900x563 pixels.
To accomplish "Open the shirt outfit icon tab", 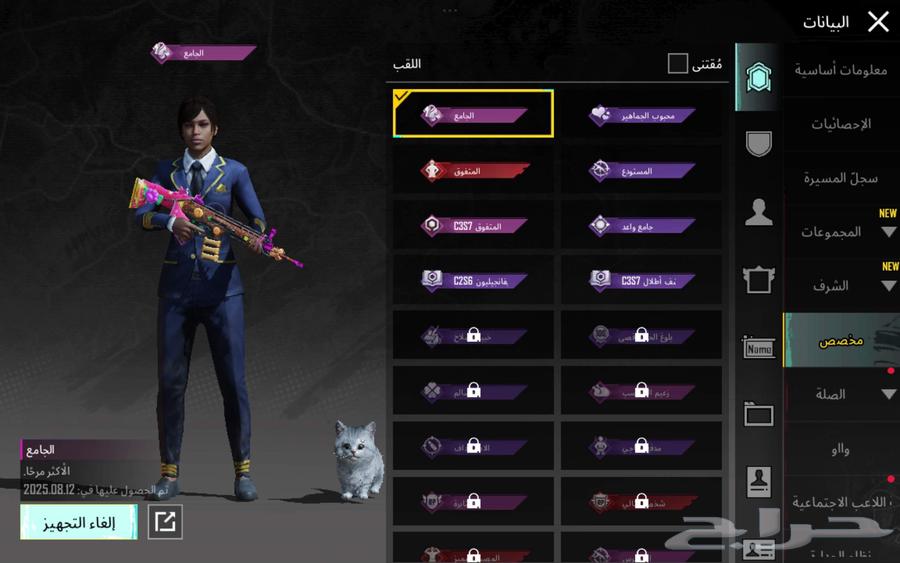I will coord(758,280).
